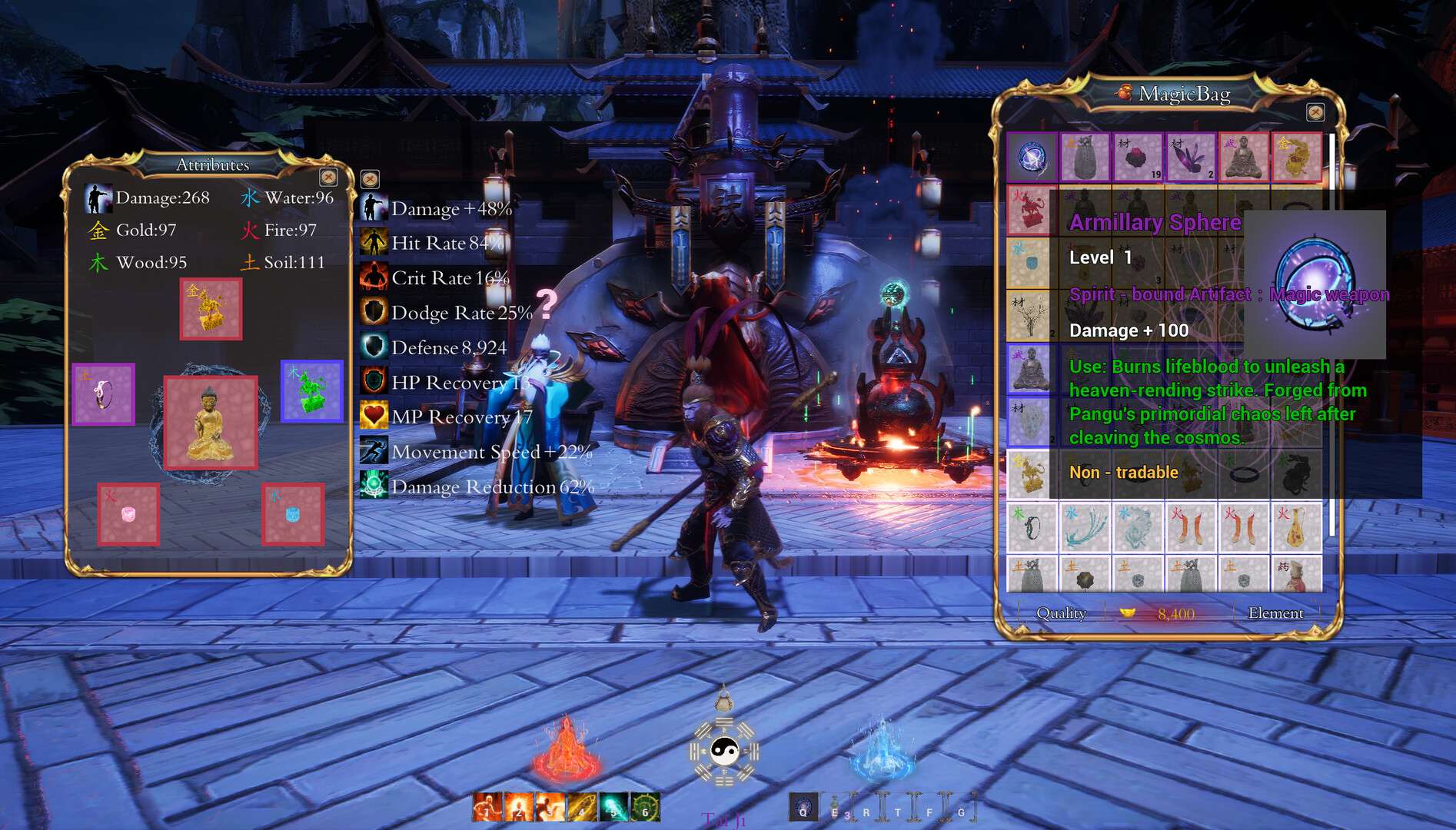Select the red vase item in bag
Viewport: 1456px width, 830px height.
1296,528
